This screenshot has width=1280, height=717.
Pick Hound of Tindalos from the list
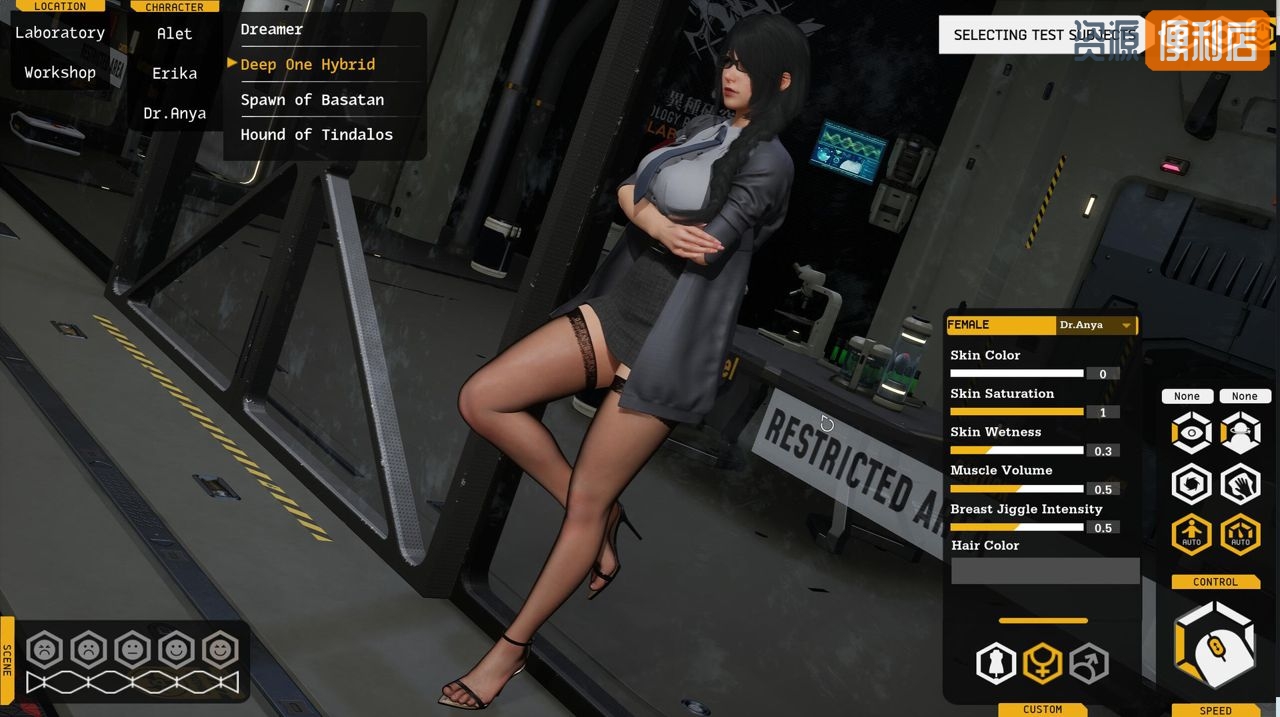[316, 135]
